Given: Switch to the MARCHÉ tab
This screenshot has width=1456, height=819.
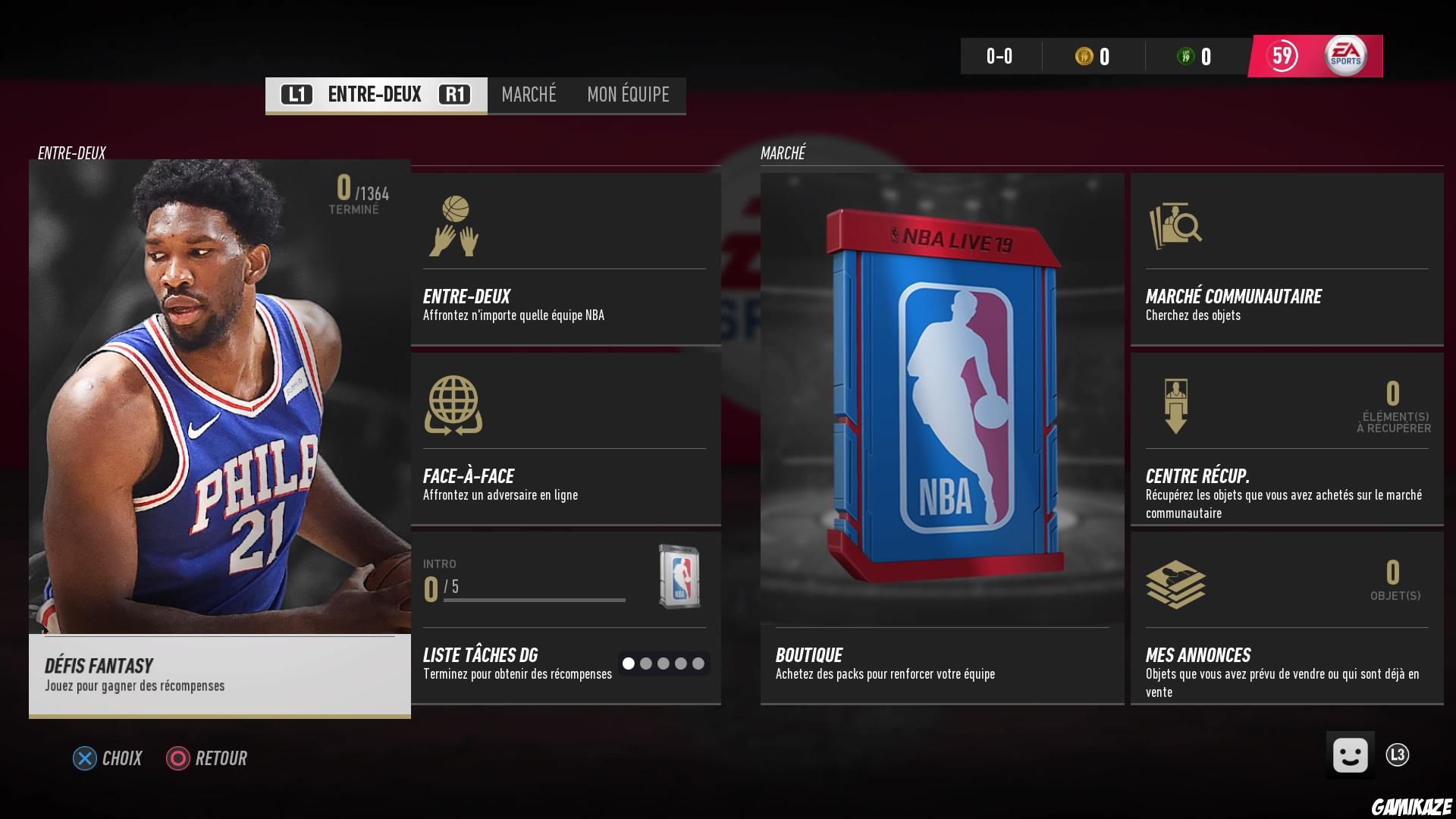Looking at the screenshot, I should pyautogui.click(x=528, y=95).
